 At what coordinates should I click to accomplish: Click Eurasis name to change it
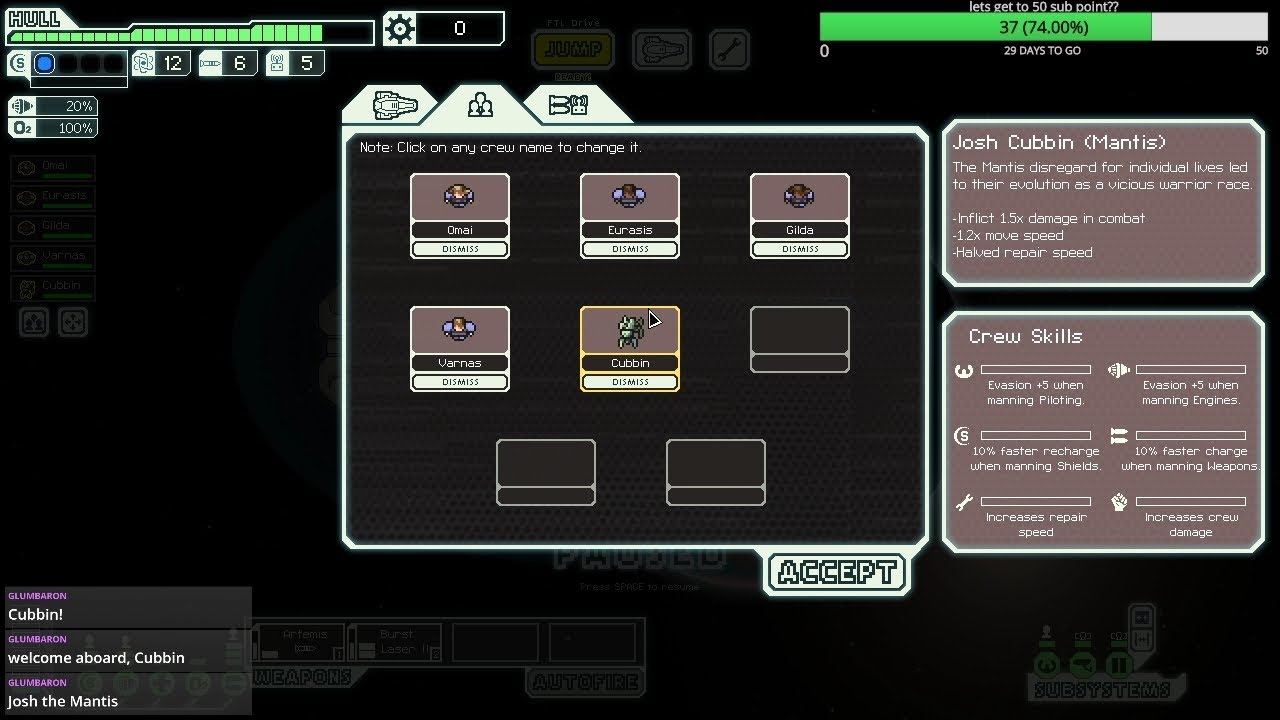point(630,230)
